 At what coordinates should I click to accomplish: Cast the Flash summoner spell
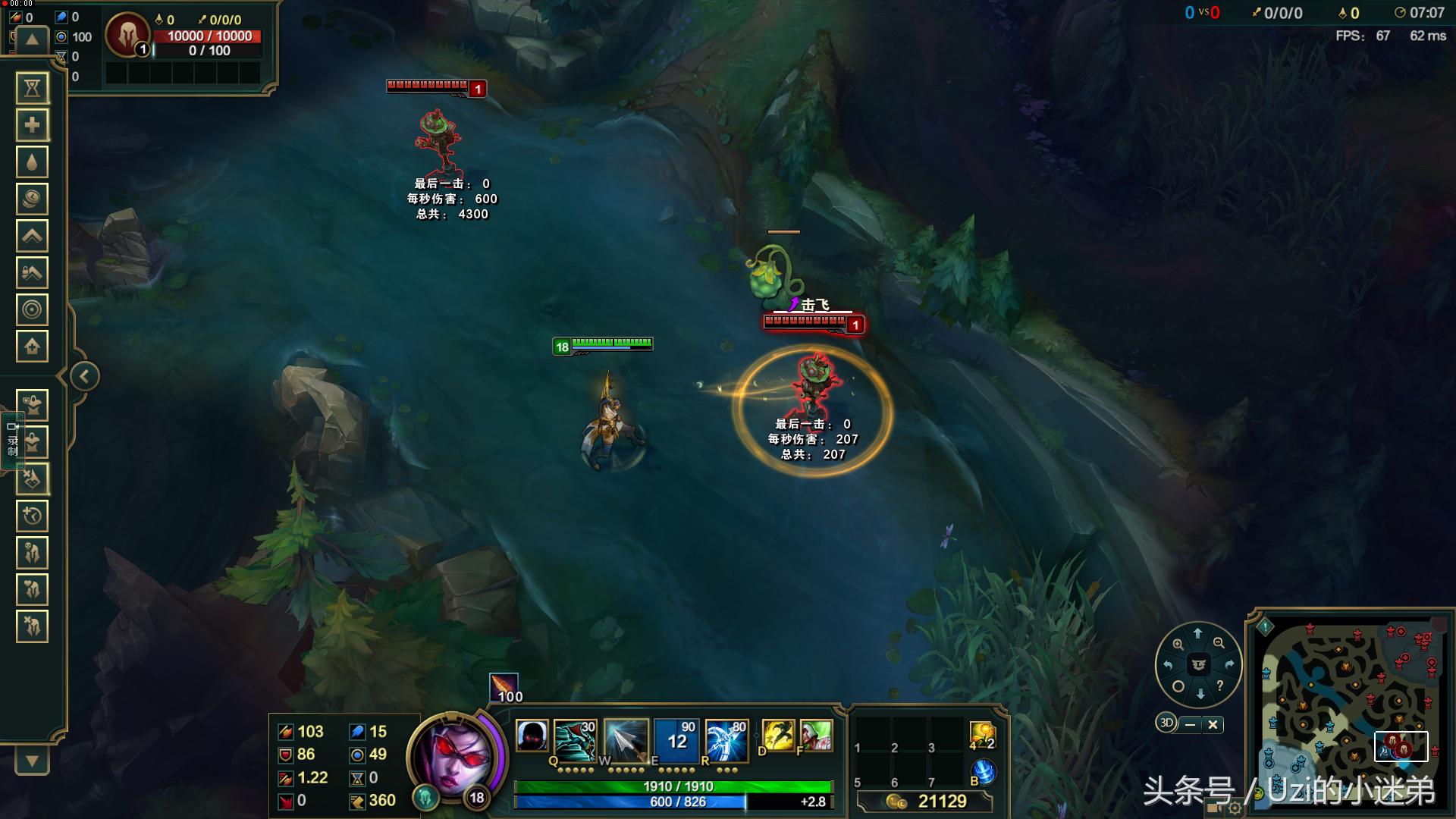(777, 736)
